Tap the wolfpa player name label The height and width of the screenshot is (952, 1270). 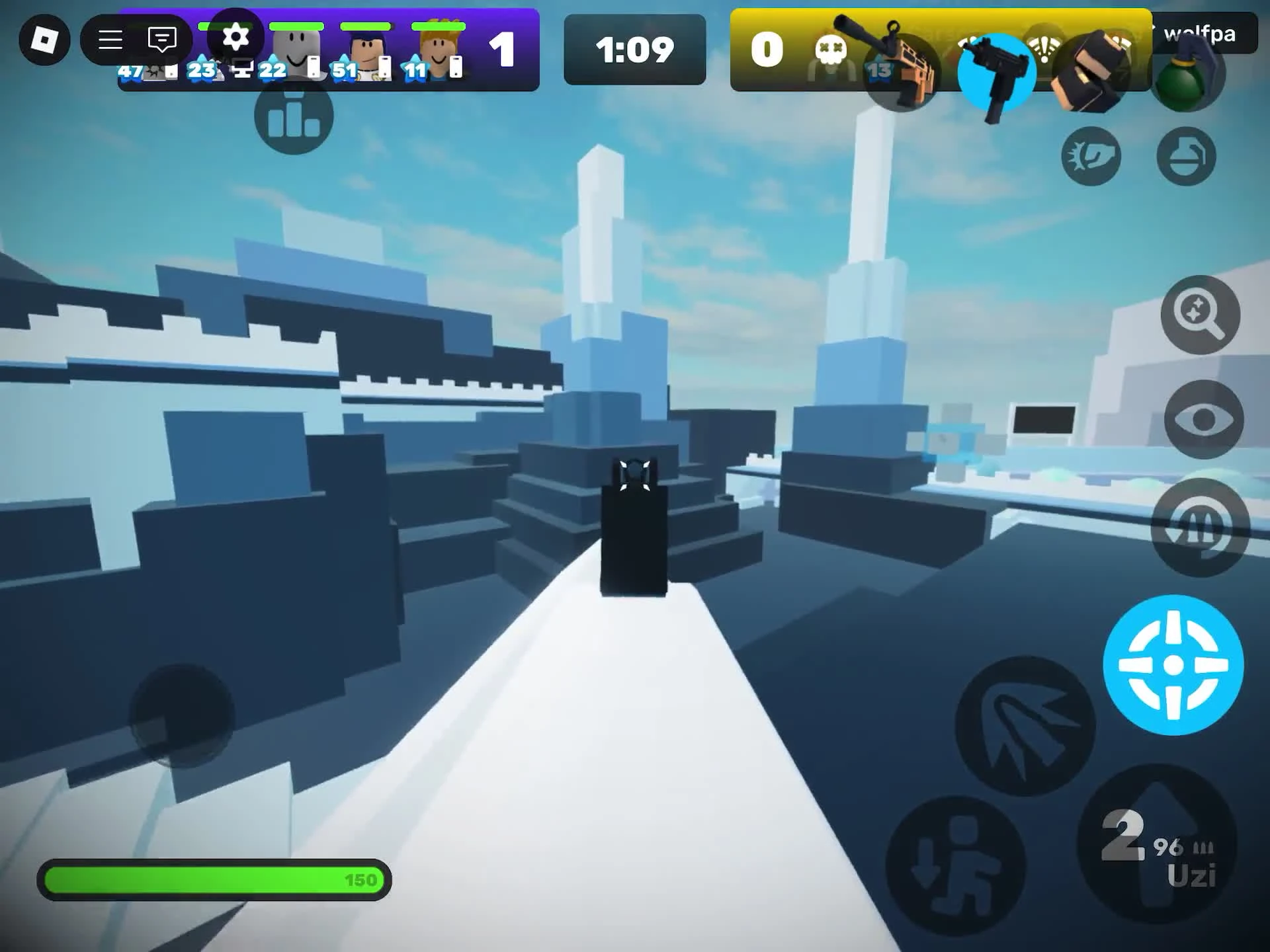pos(1201,34)
